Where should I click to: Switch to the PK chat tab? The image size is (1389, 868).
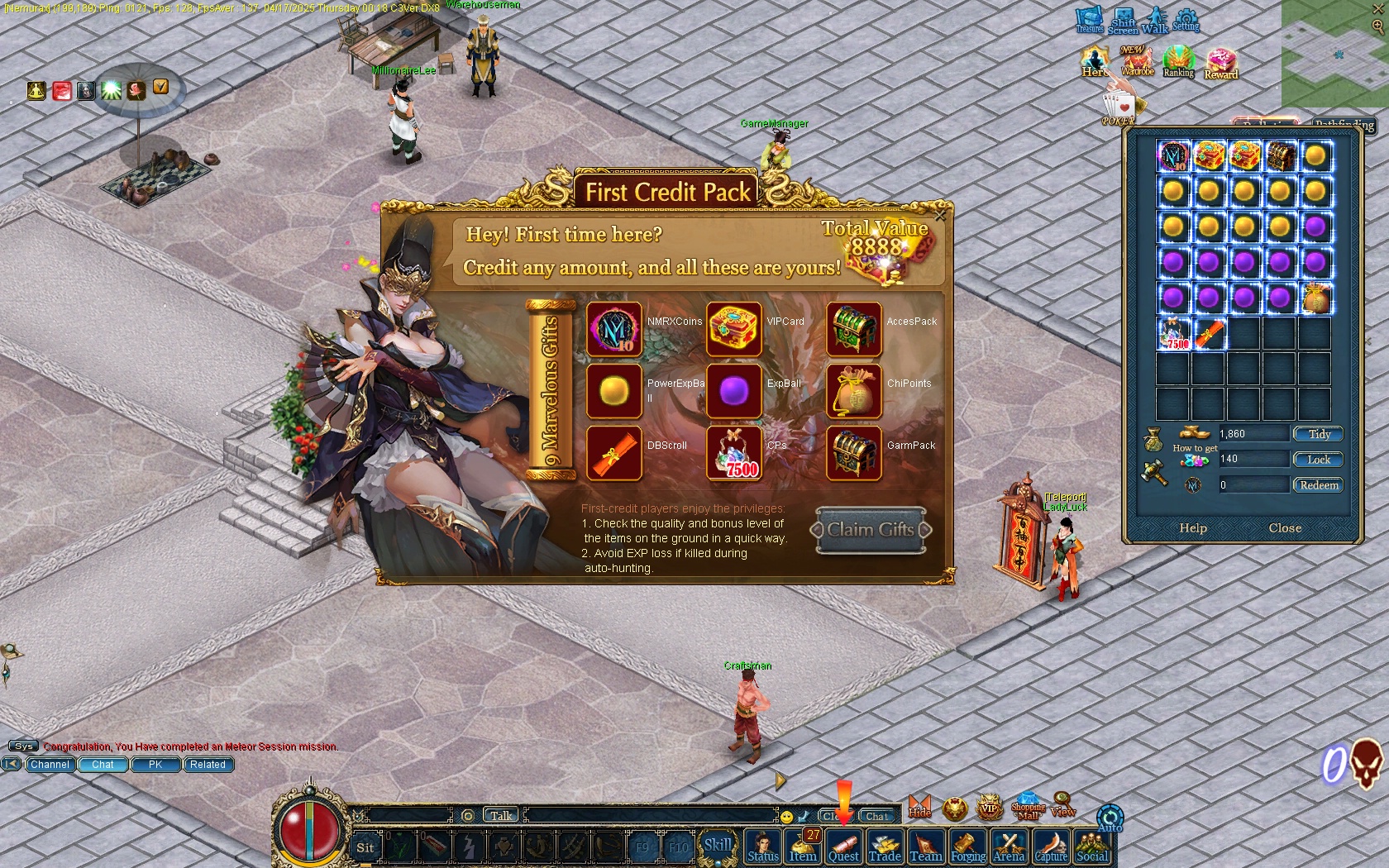pyautogui.click(x=155, y=765)
